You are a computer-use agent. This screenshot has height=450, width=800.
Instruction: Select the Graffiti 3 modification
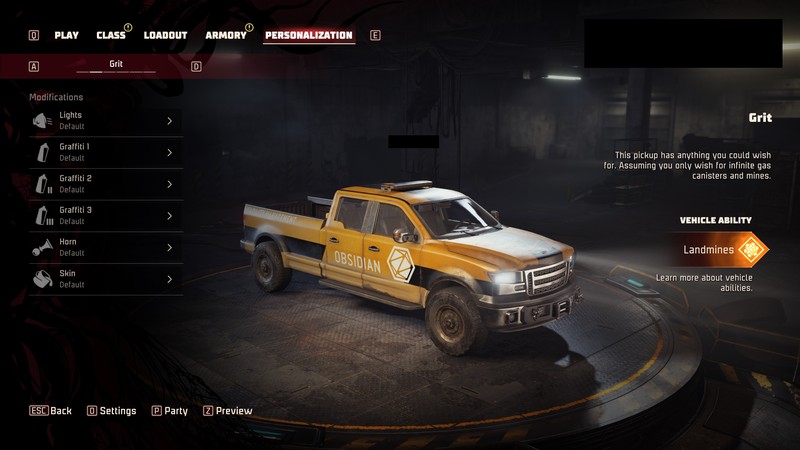105,216
